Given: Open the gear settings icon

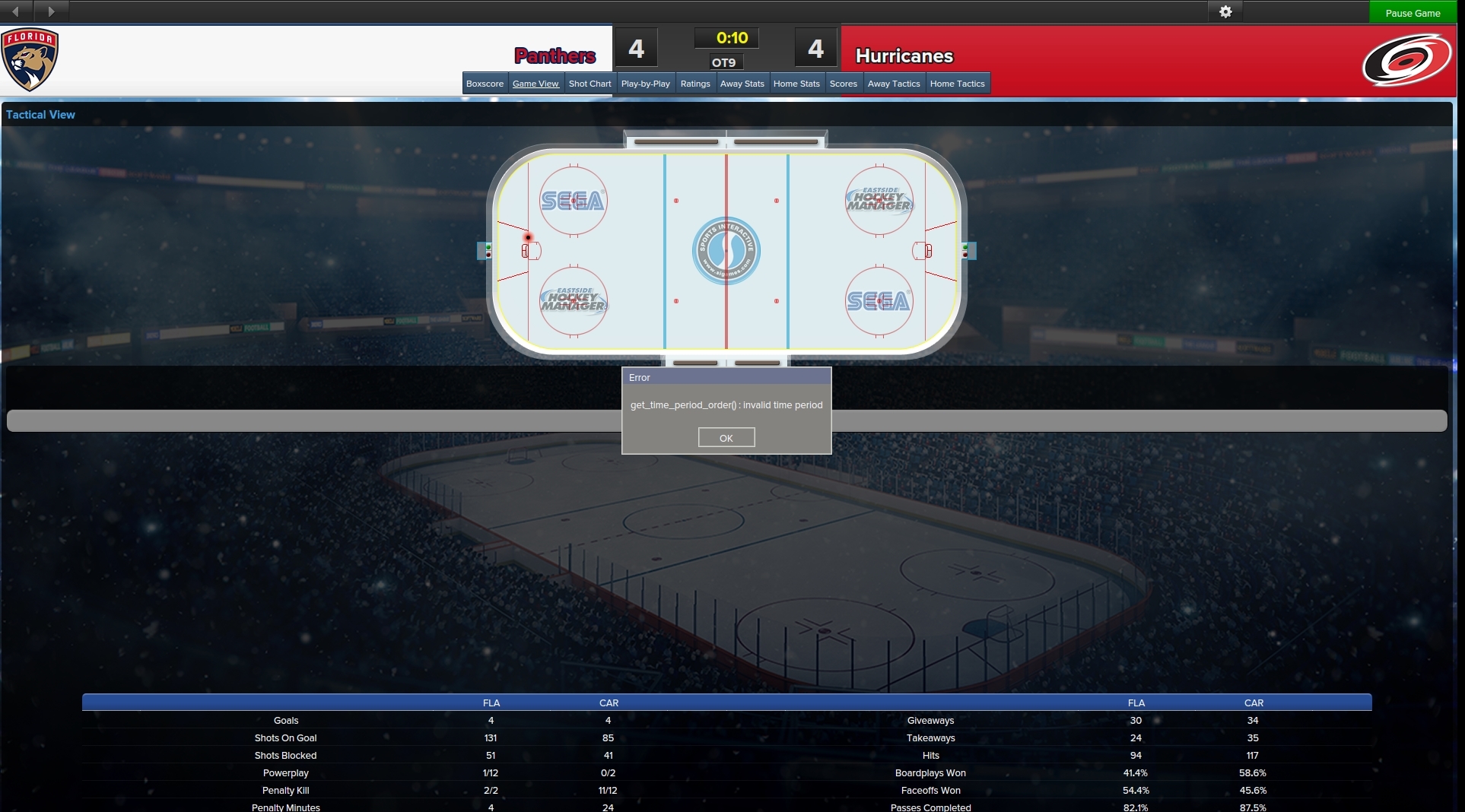Looking at the screenshot, I should click(x=1225, y=12).
